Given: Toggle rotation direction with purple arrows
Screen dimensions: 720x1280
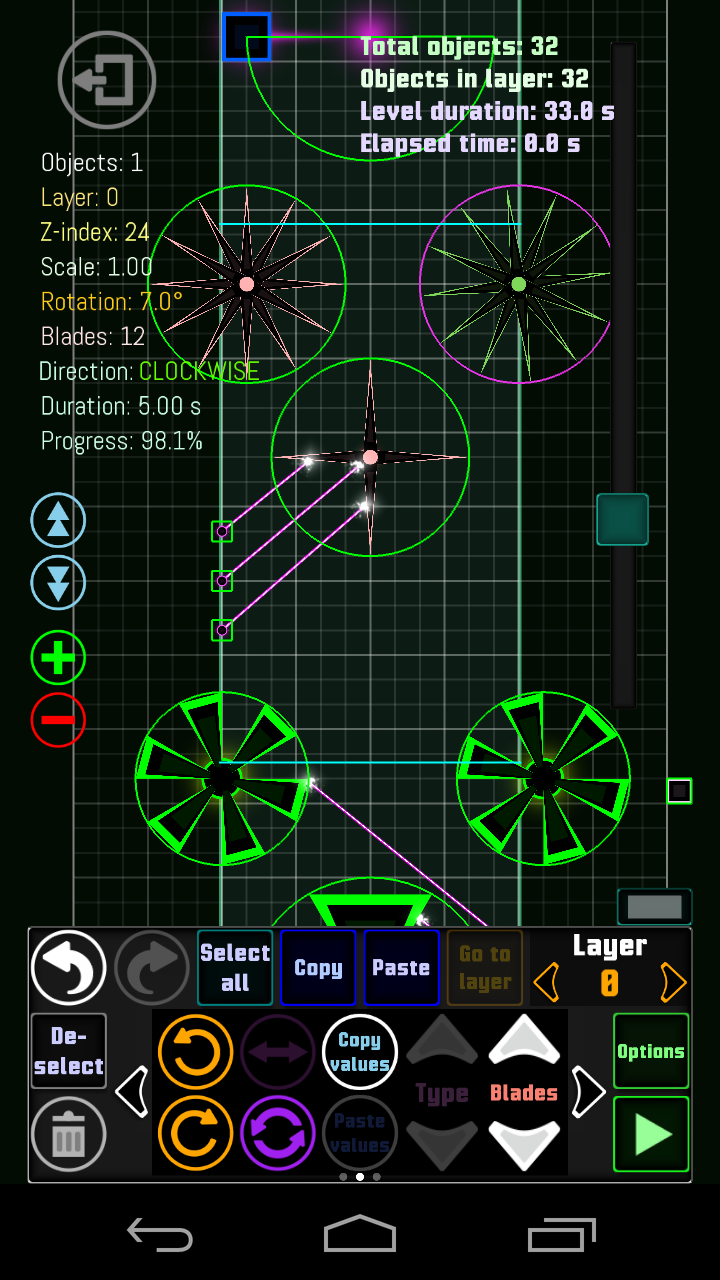Looking at the screenshot, I should pos(278,1133).
